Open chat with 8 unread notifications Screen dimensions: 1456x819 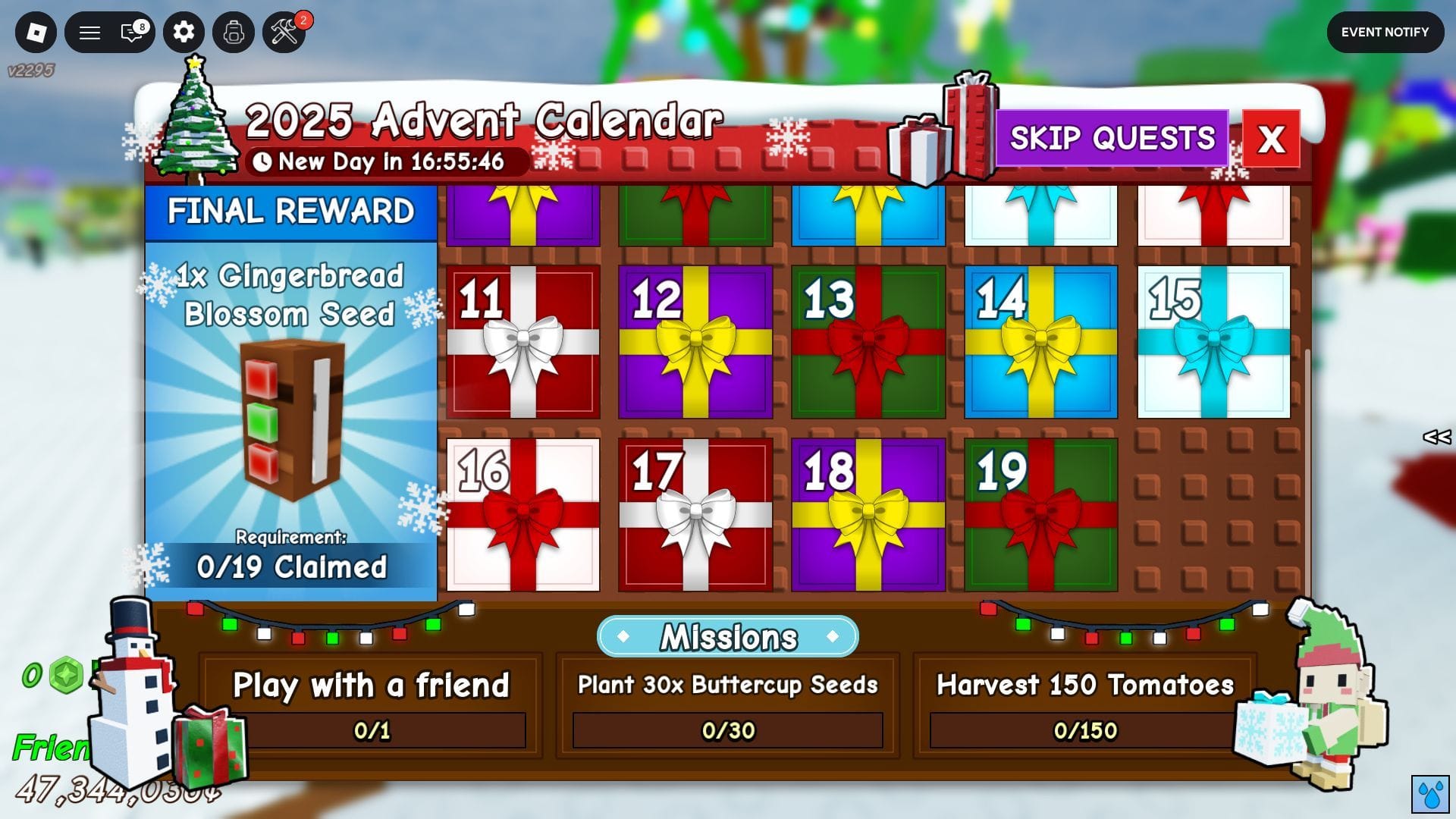click(131, 33)
